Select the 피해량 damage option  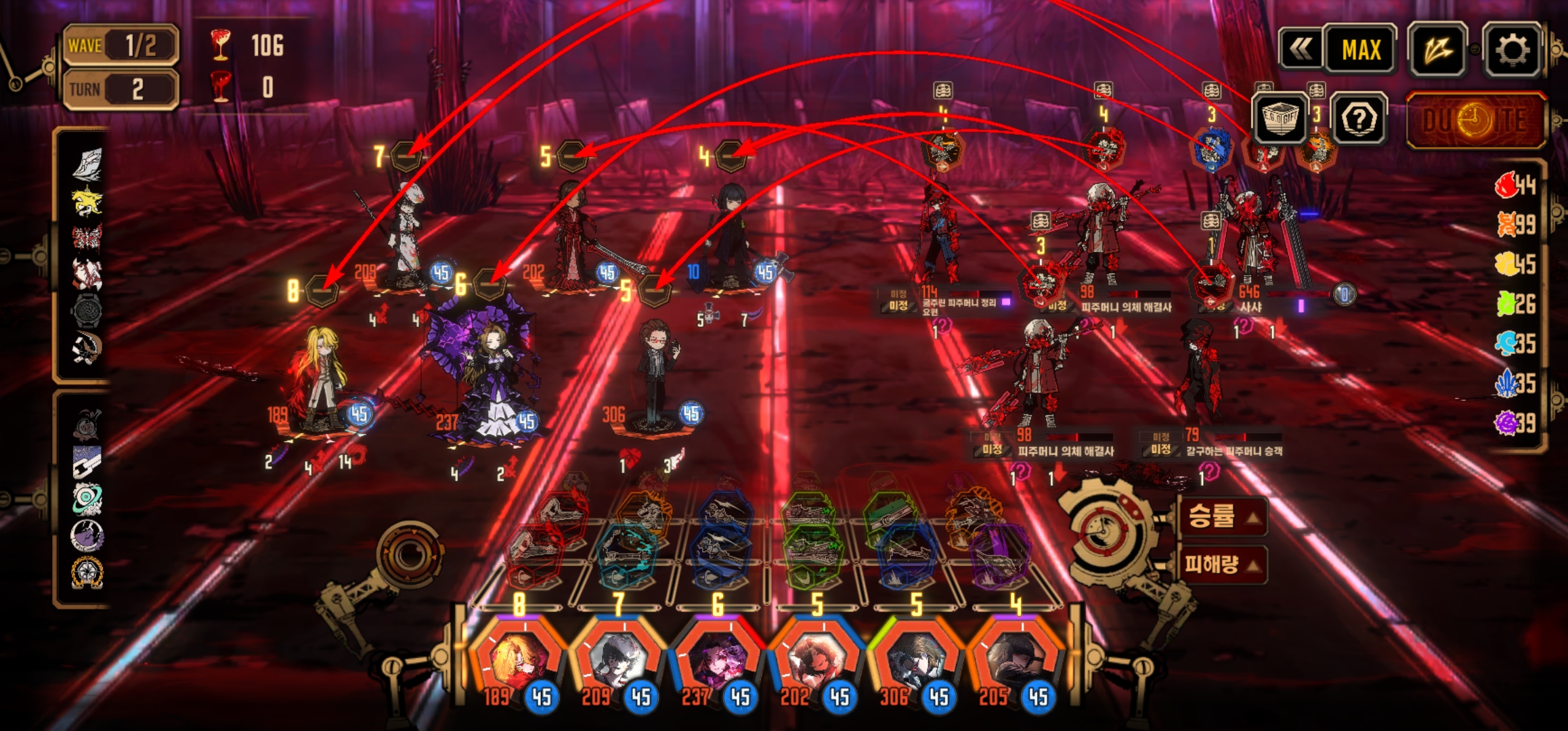(x=1223, y=563)
